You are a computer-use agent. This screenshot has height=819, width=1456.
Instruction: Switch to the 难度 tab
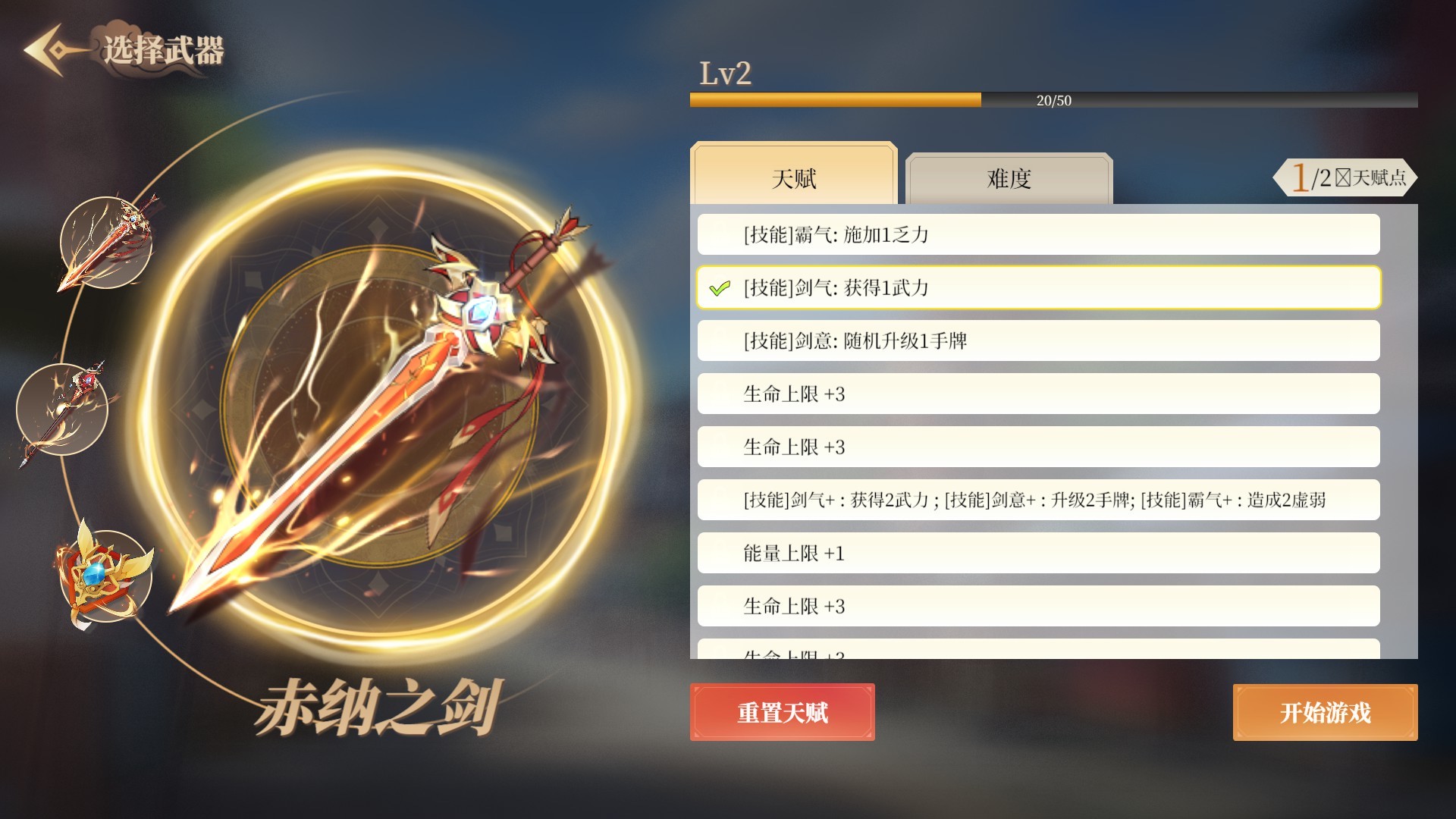click(x=1009, y=179)
